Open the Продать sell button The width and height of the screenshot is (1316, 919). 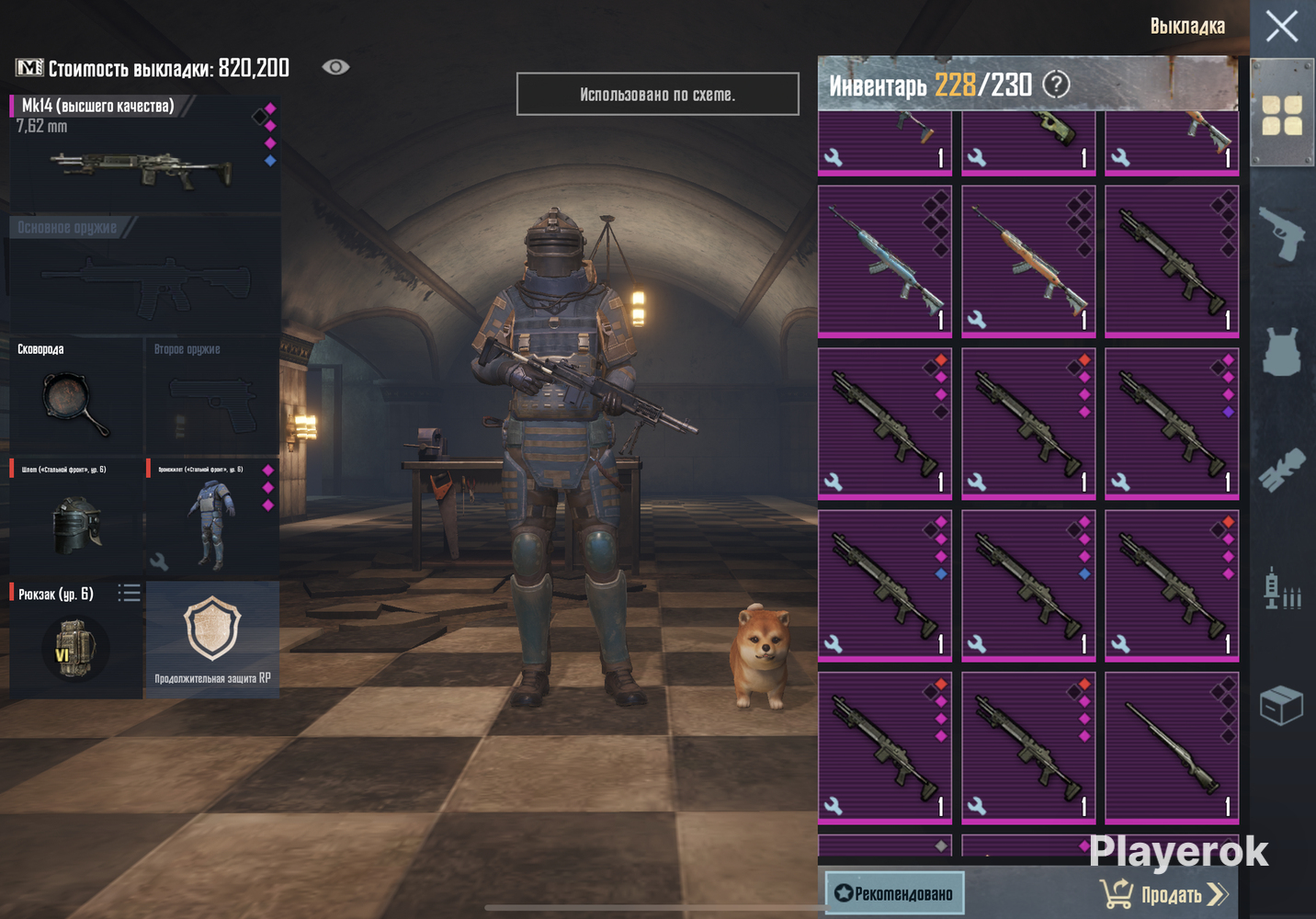click(x=1164, y=893)
